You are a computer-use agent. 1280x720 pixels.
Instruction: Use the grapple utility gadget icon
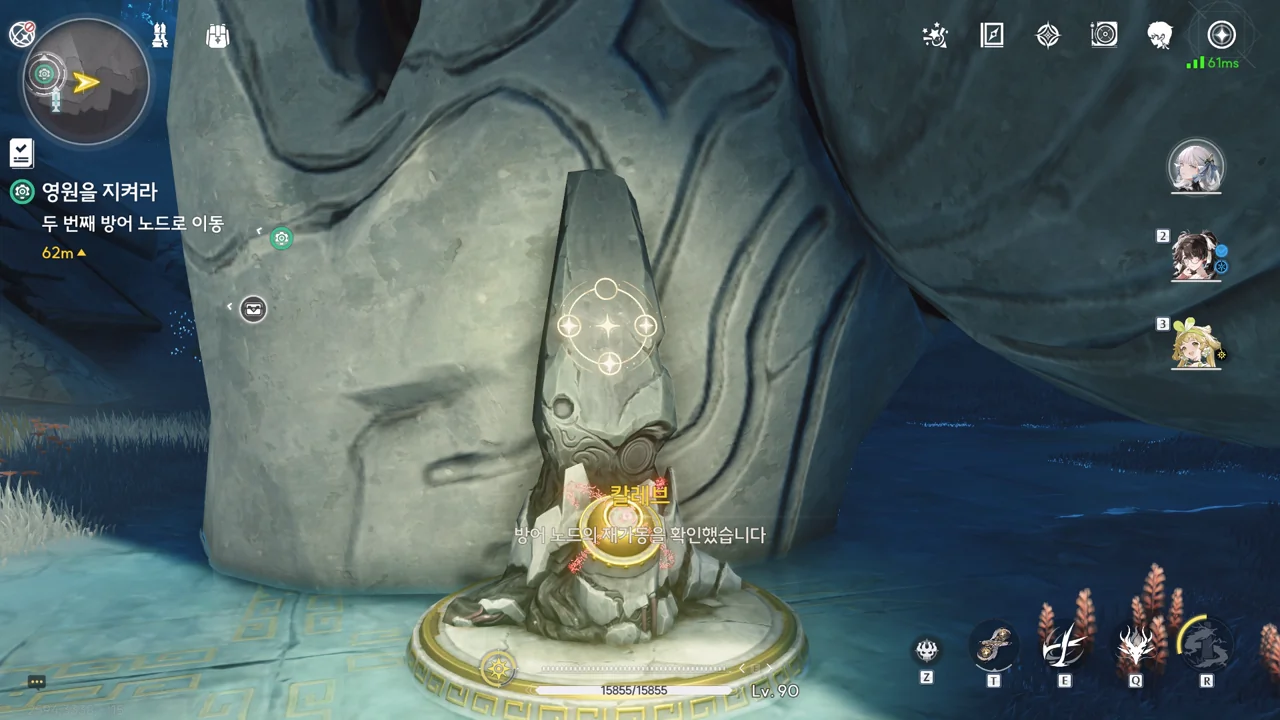coord(994,649)
